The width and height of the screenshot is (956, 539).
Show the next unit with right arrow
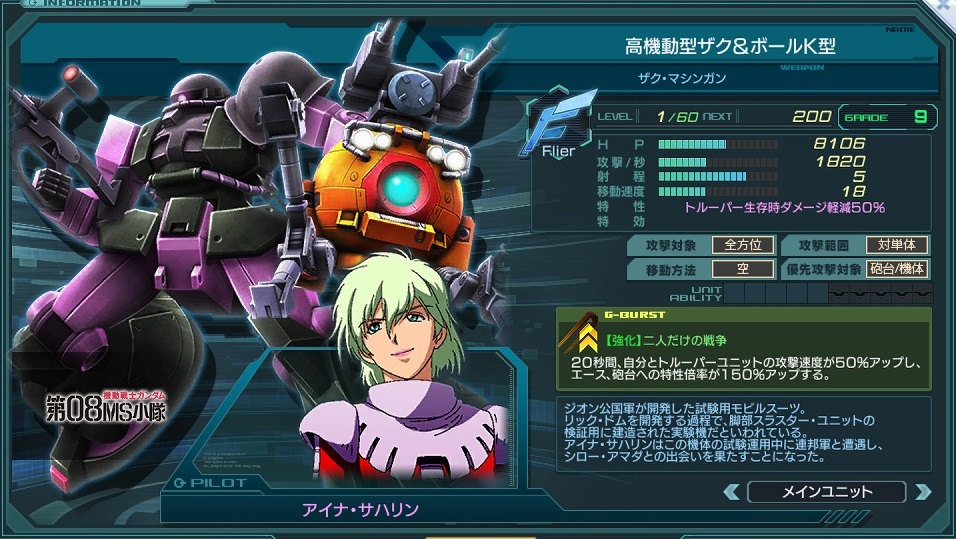(x=922, y=492)
